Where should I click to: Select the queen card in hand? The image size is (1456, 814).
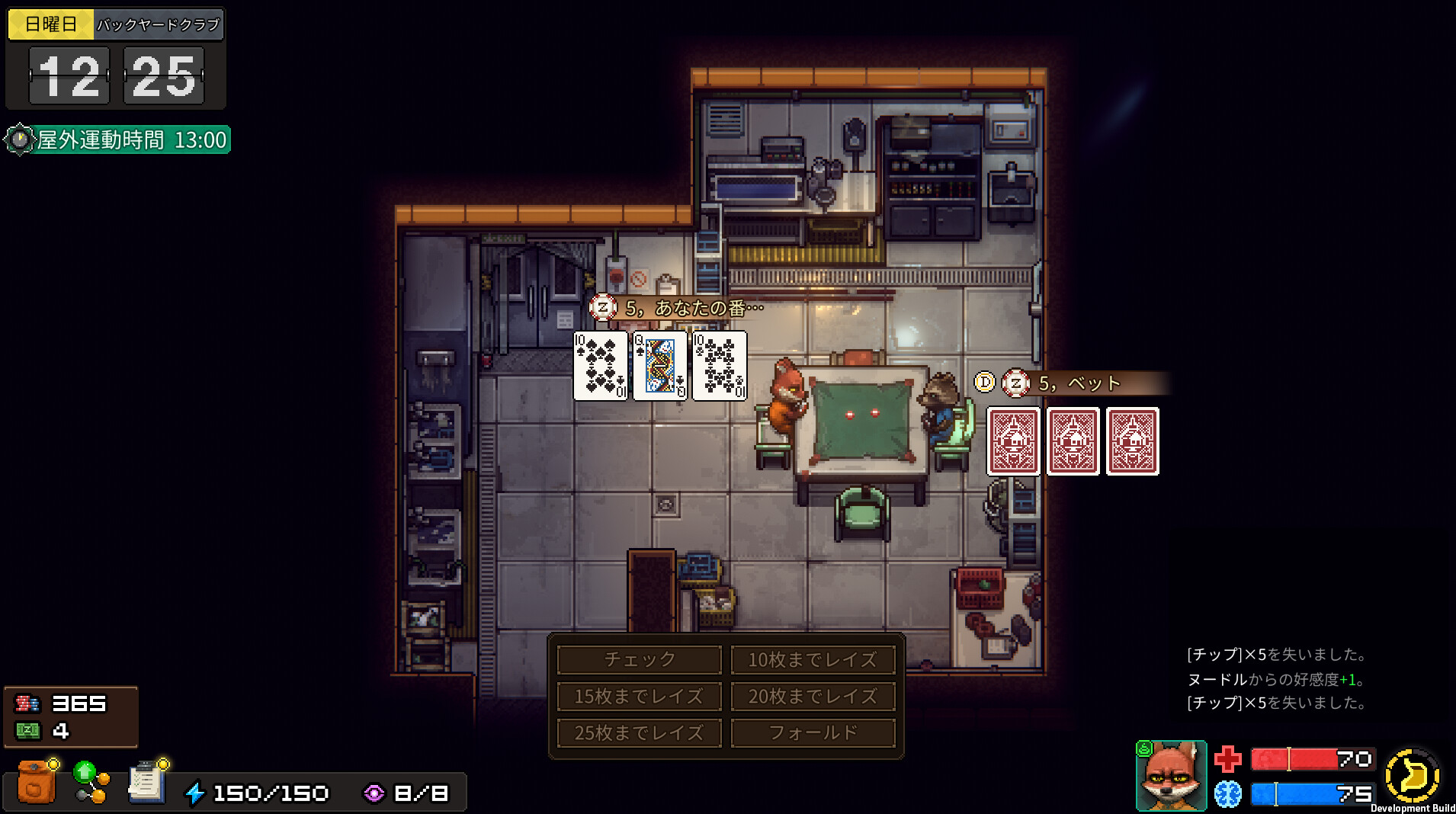(x=660, y=366)
